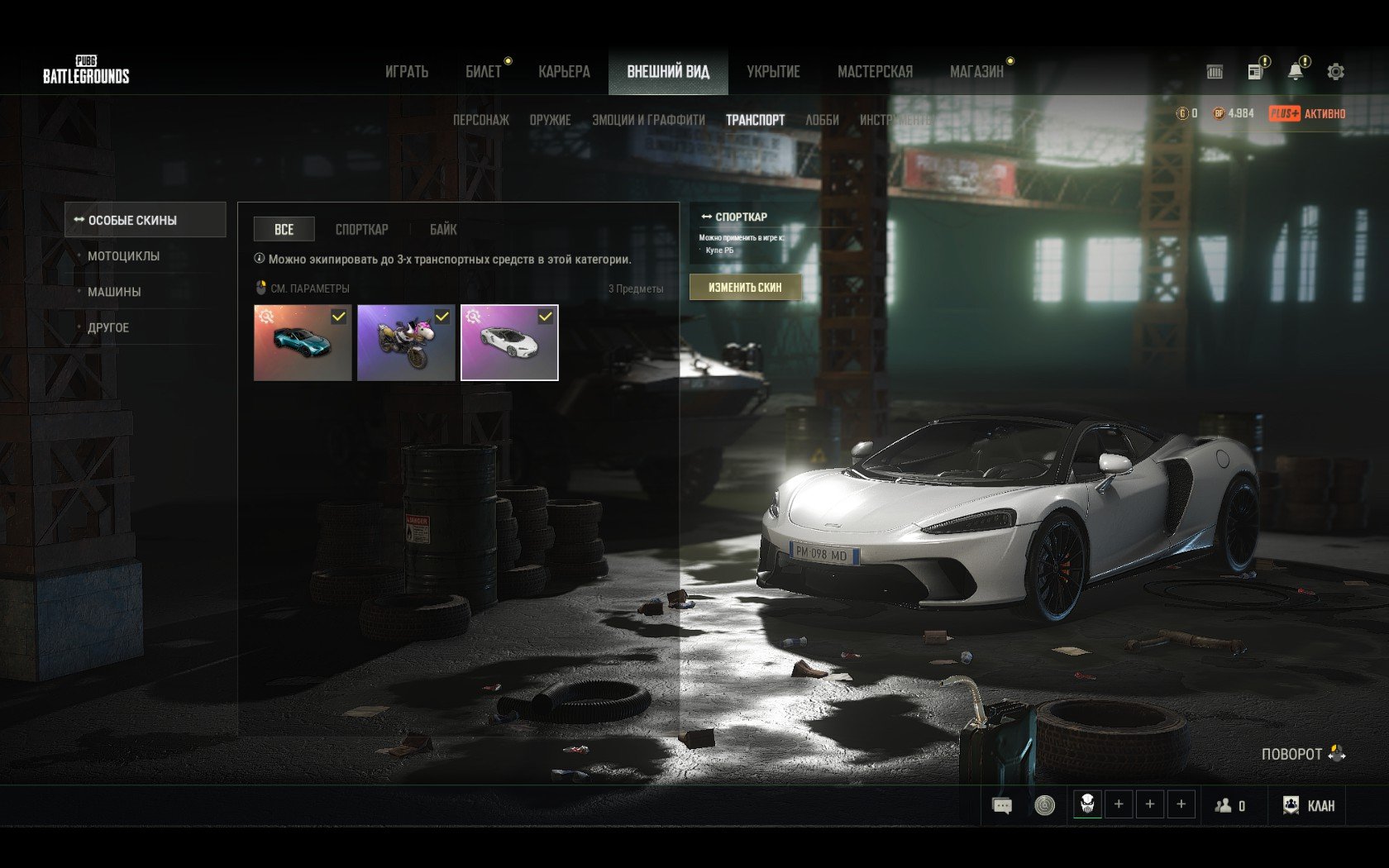Image resolution: width=1389 pixels, height=868 pixels.
Task: Select the МОТОЦИКЛЫ category
Action: pyautogui.click(x=124, y=256)
